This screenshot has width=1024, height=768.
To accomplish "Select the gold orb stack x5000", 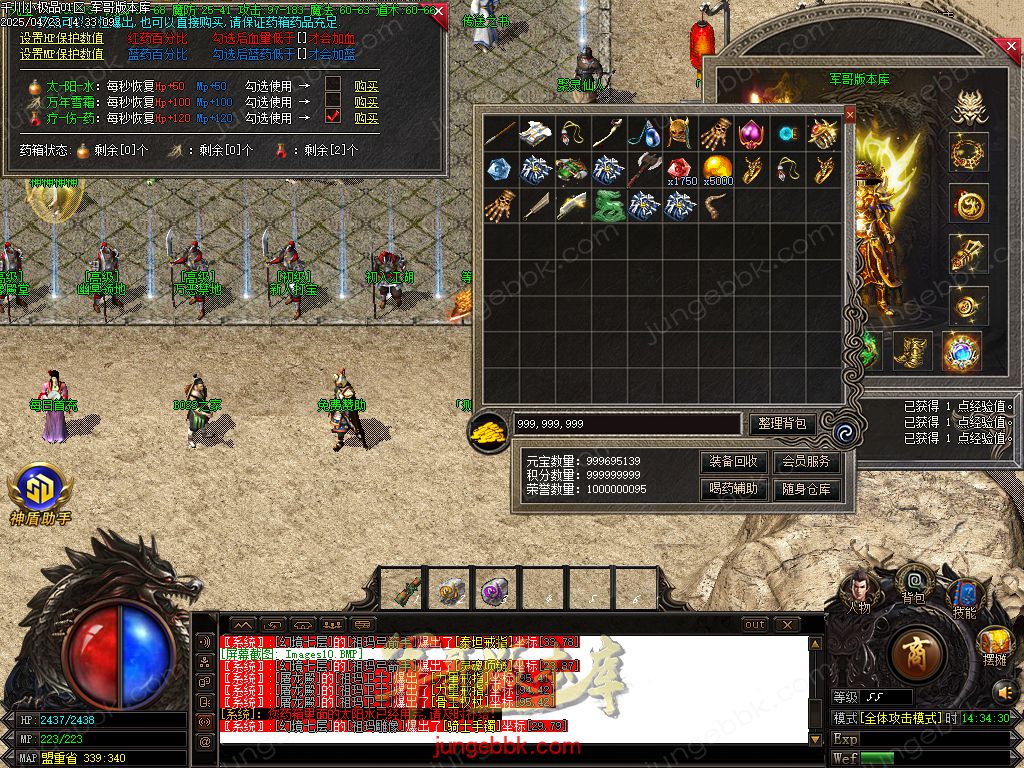I will (718, 169).
